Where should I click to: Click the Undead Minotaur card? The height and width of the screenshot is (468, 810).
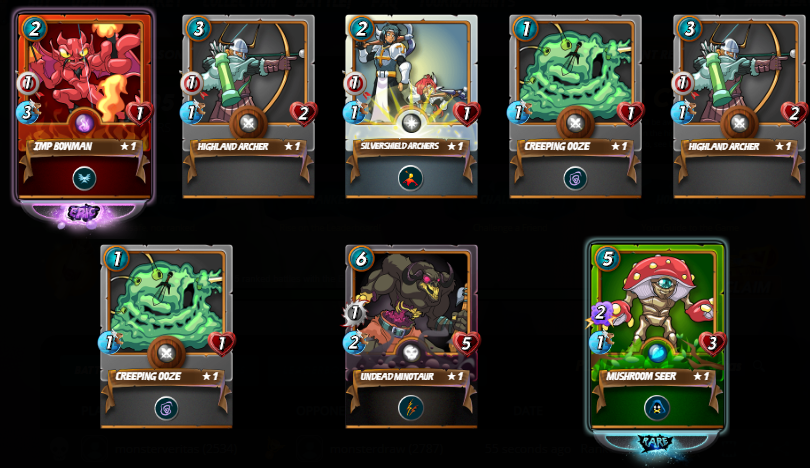[x=411, y=336]
